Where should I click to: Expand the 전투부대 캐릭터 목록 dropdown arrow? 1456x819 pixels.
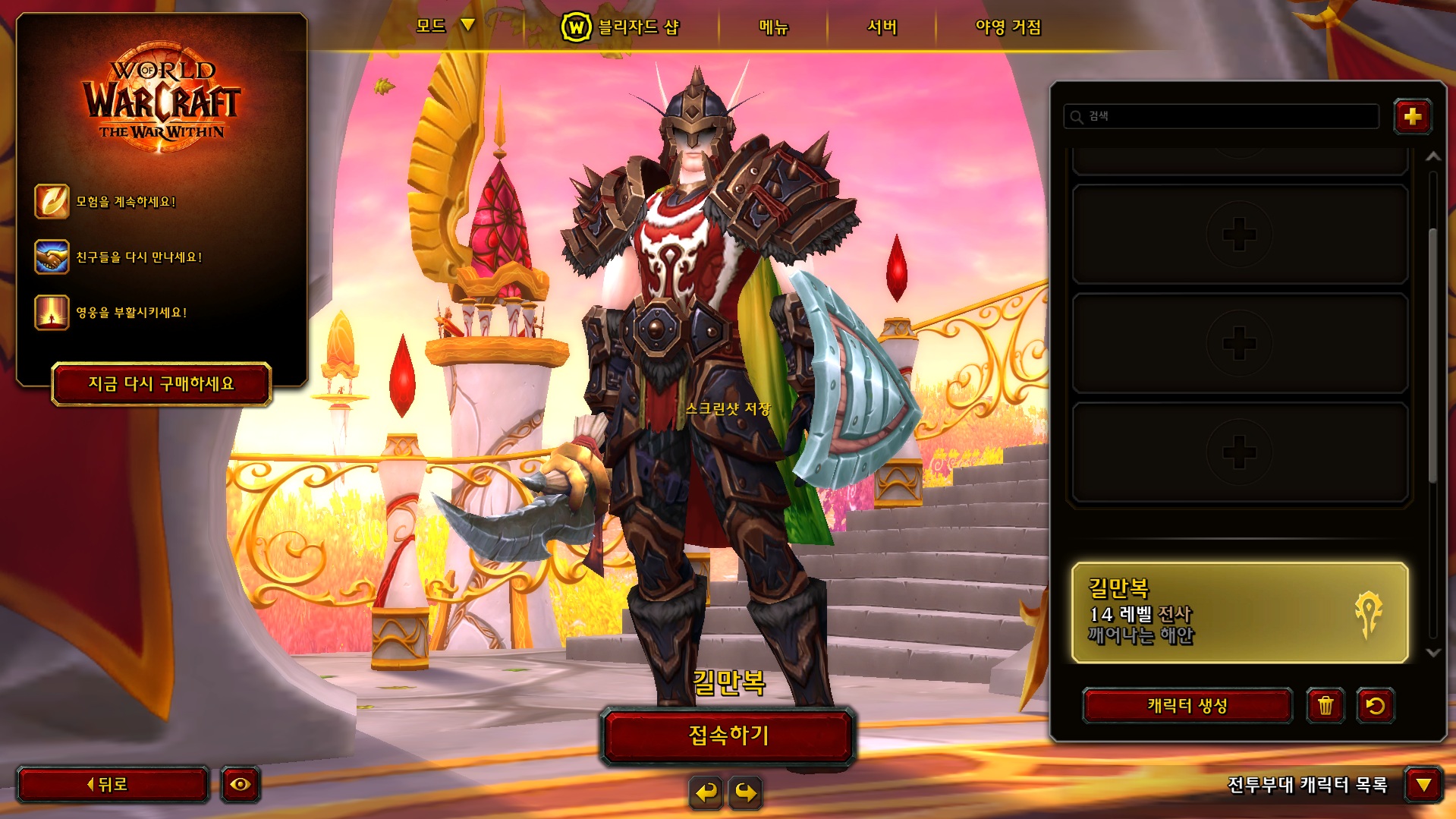click(x=1423, y=785)
